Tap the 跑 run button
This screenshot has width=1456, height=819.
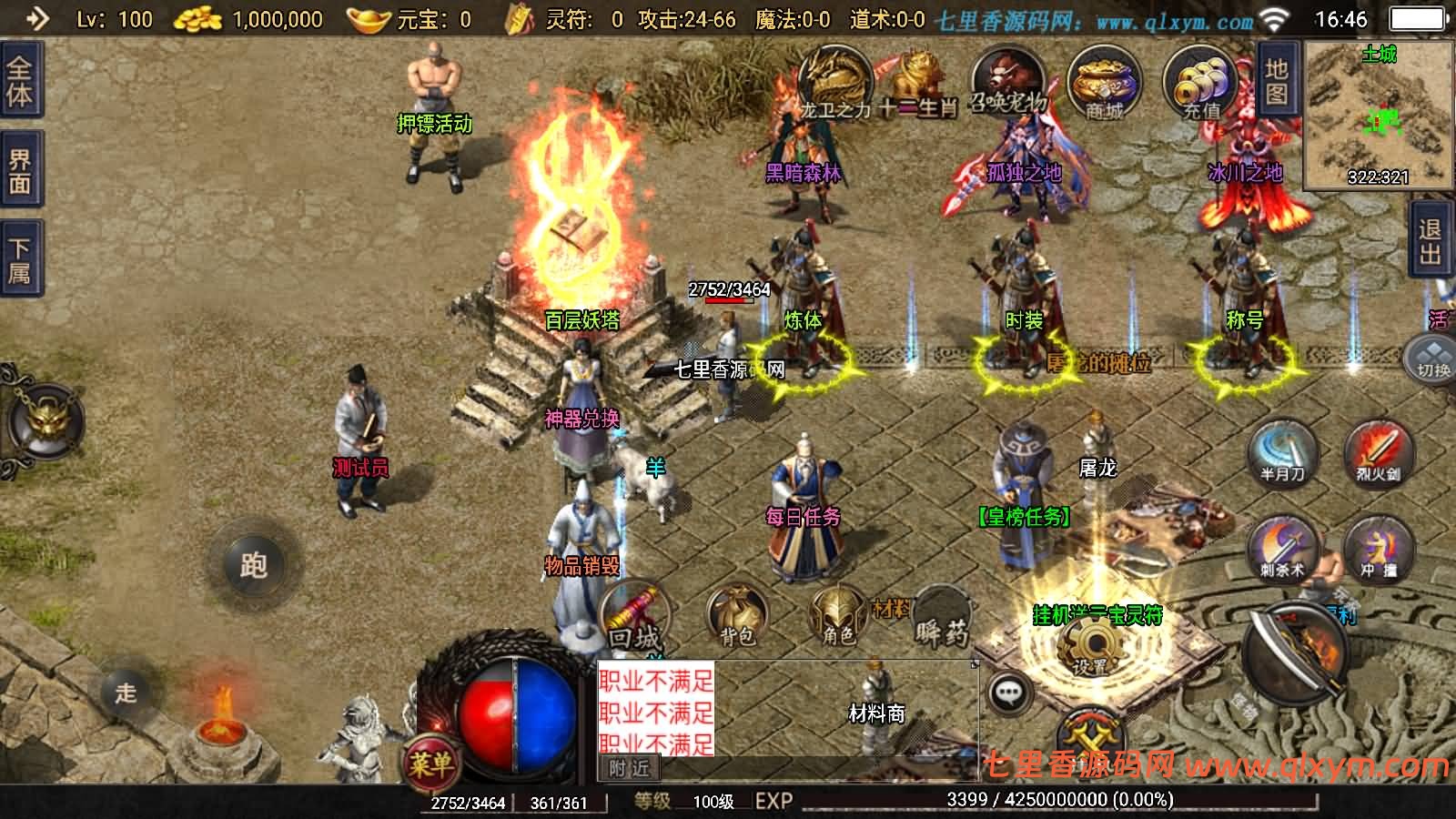pos(253,564)
